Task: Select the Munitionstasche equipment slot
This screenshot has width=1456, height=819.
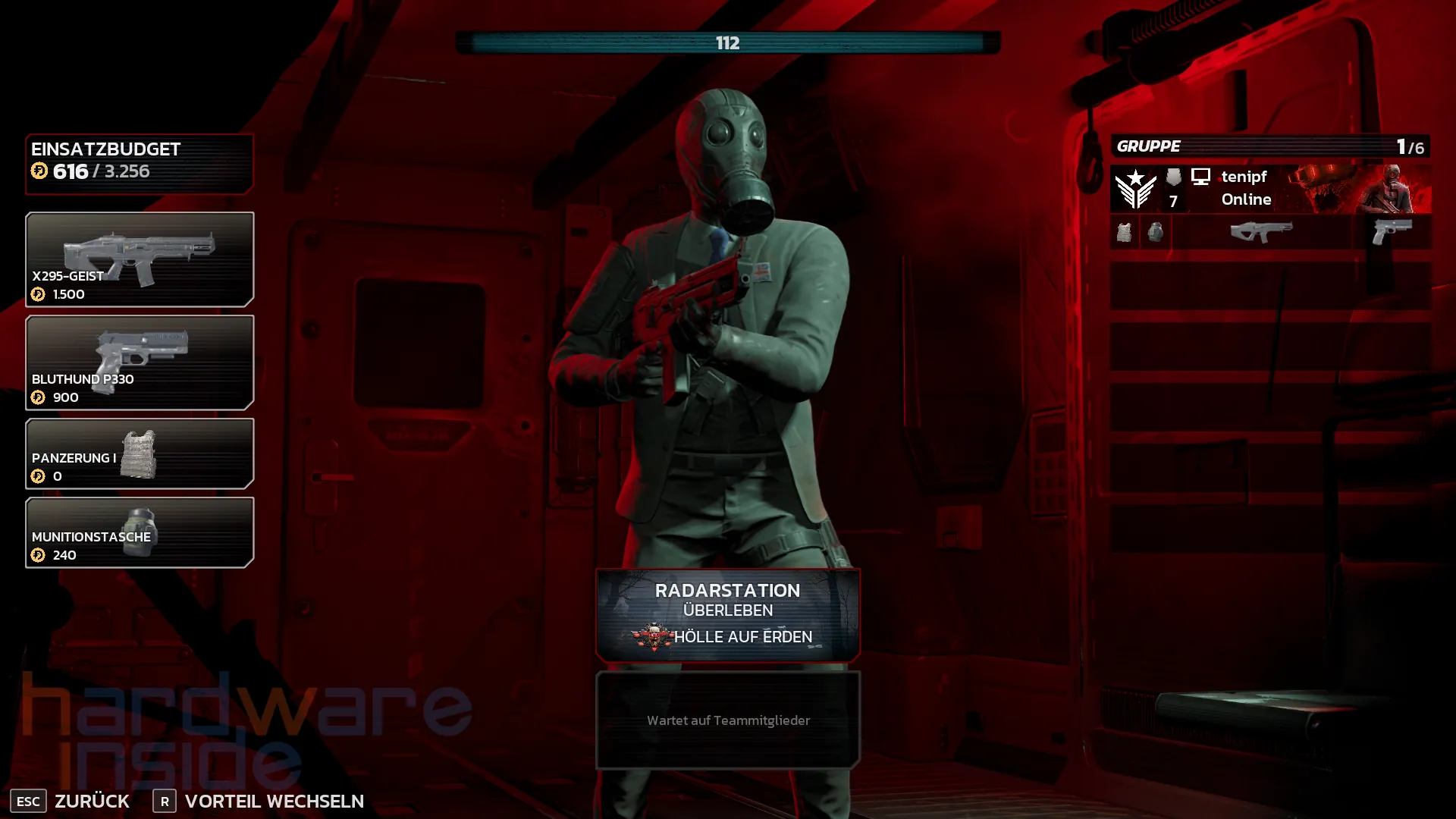Action: pos(140,532)
